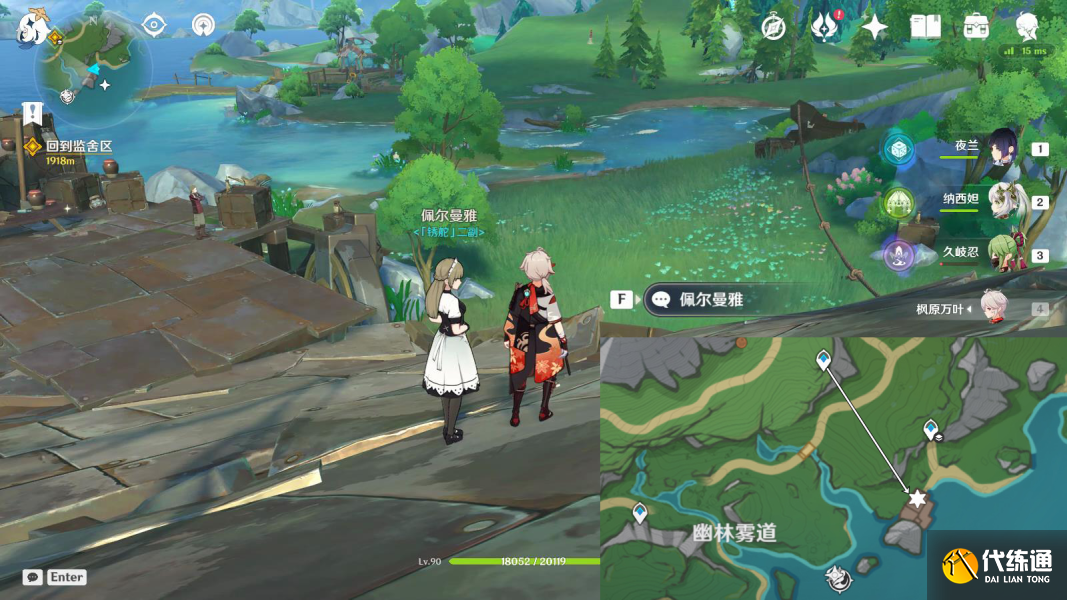1067x600 pixels.
Task: Click the star destination marker on map
Action: tap(916, 497)
